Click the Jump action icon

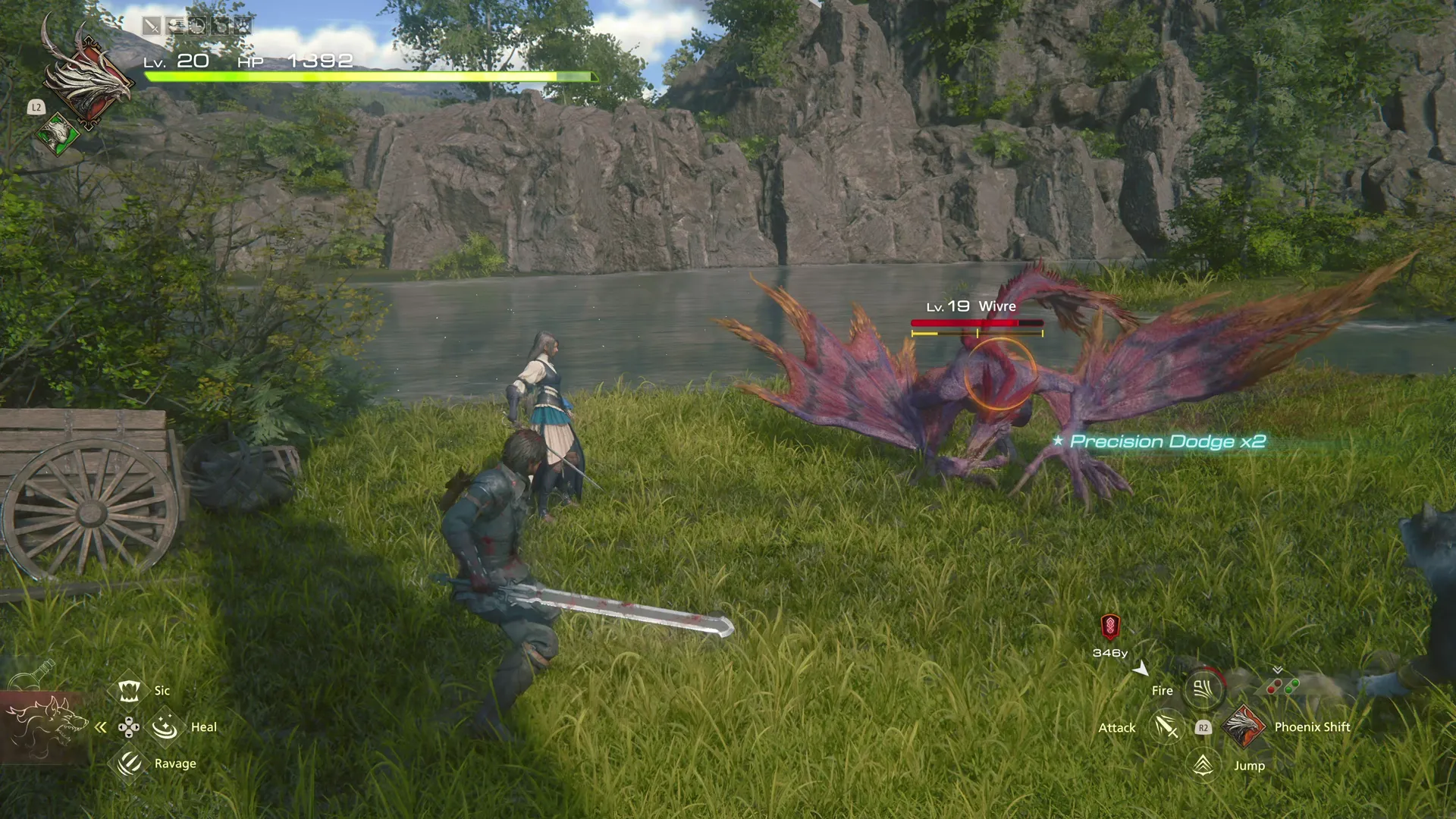[x=1203, y=765]
